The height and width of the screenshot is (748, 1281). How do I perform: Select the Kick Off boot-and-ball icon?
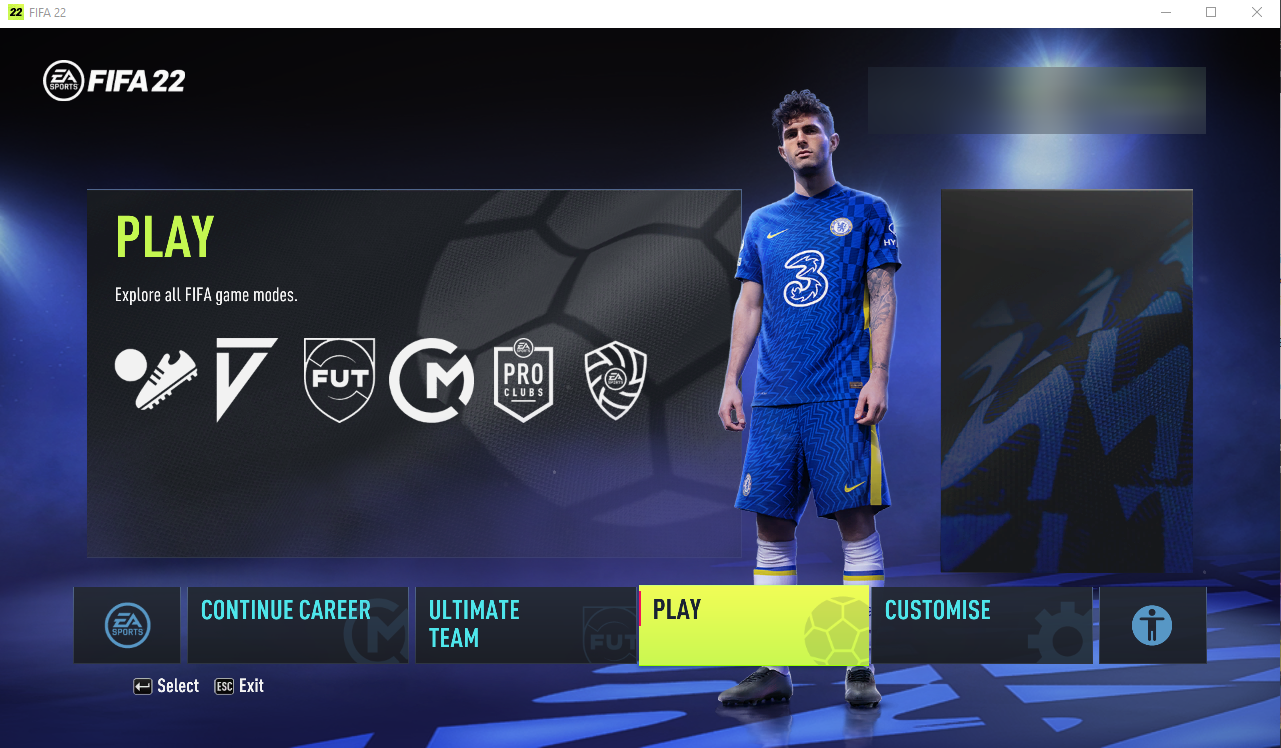(155, 378)
